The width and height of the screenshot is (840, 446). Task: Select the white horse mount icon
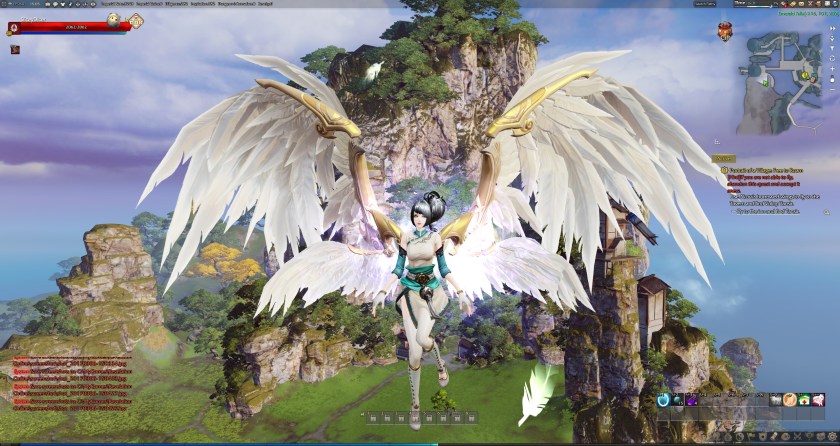[x=775, y=400]
